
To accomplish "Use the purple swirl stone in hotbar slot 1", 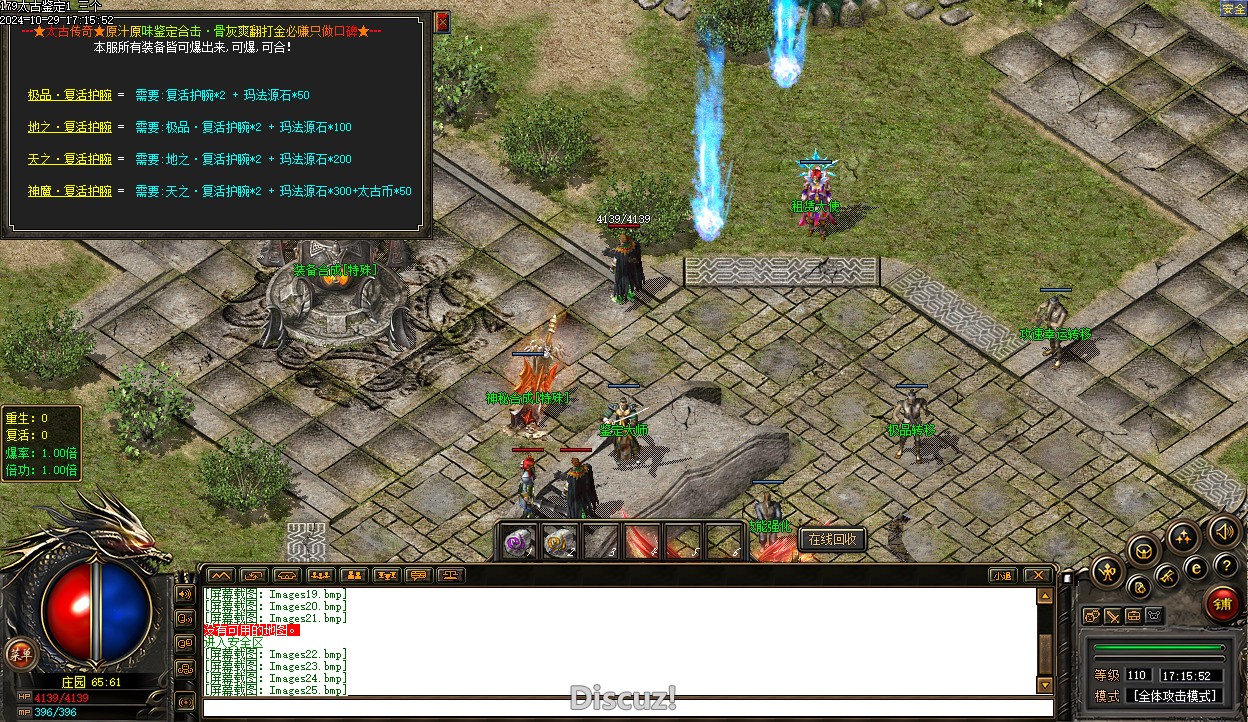I will [x=519, y=542].
